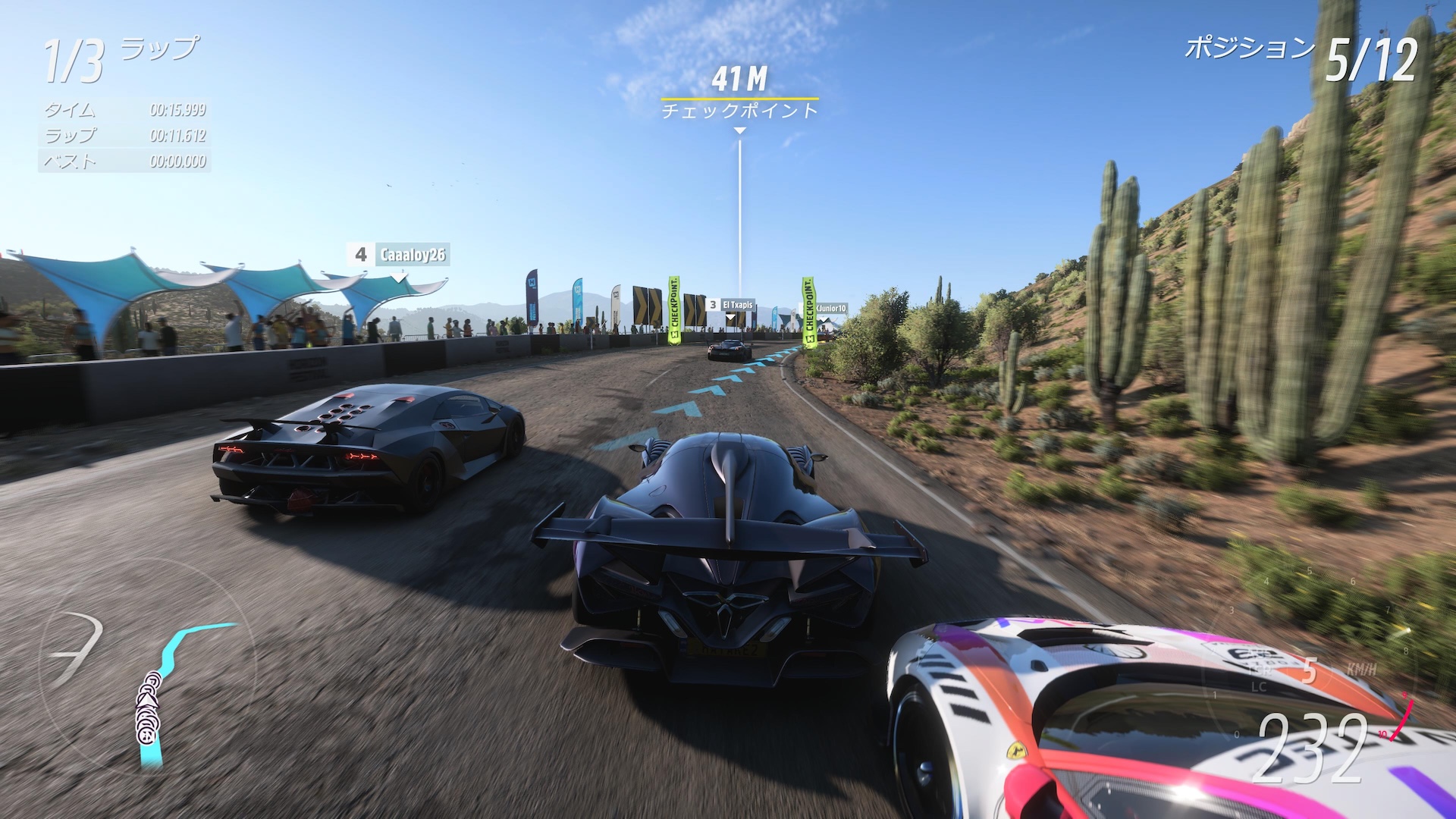Select the gear indicator showing 5
Screen dimensions: 1456x819
coord(1310,672)
